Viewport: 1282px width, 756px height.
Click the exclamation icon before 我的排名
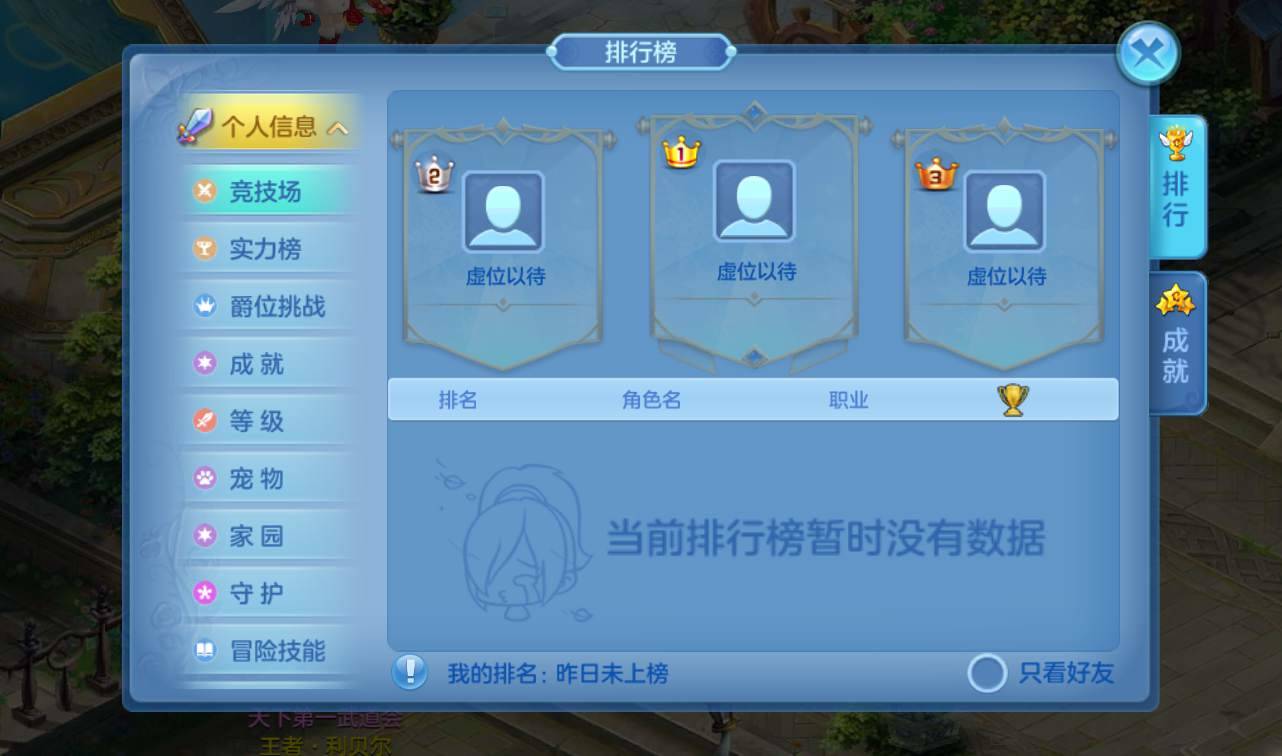coord(412,673)
